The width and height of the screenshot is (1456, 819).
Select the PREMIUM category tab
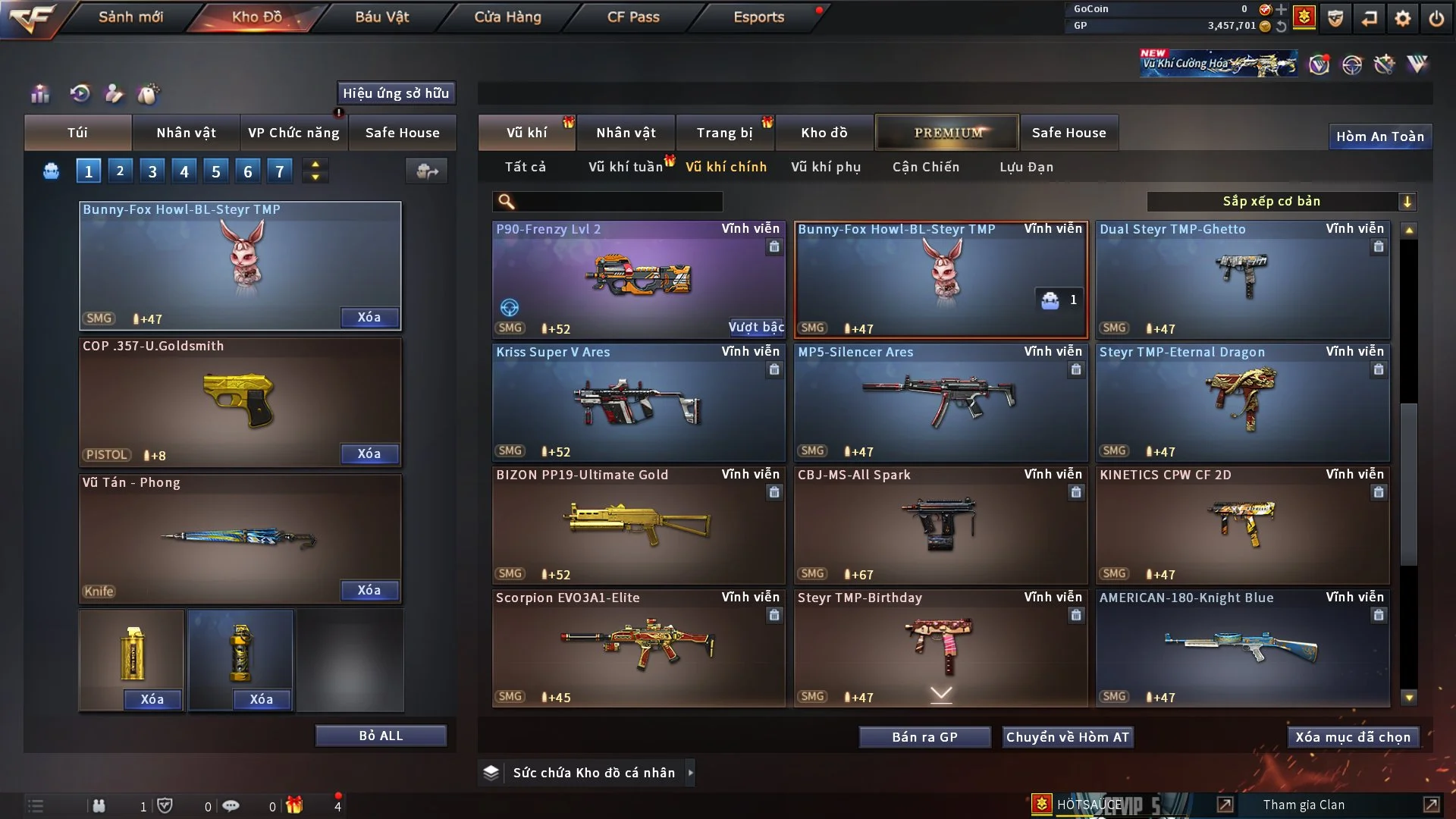(947, 133)
